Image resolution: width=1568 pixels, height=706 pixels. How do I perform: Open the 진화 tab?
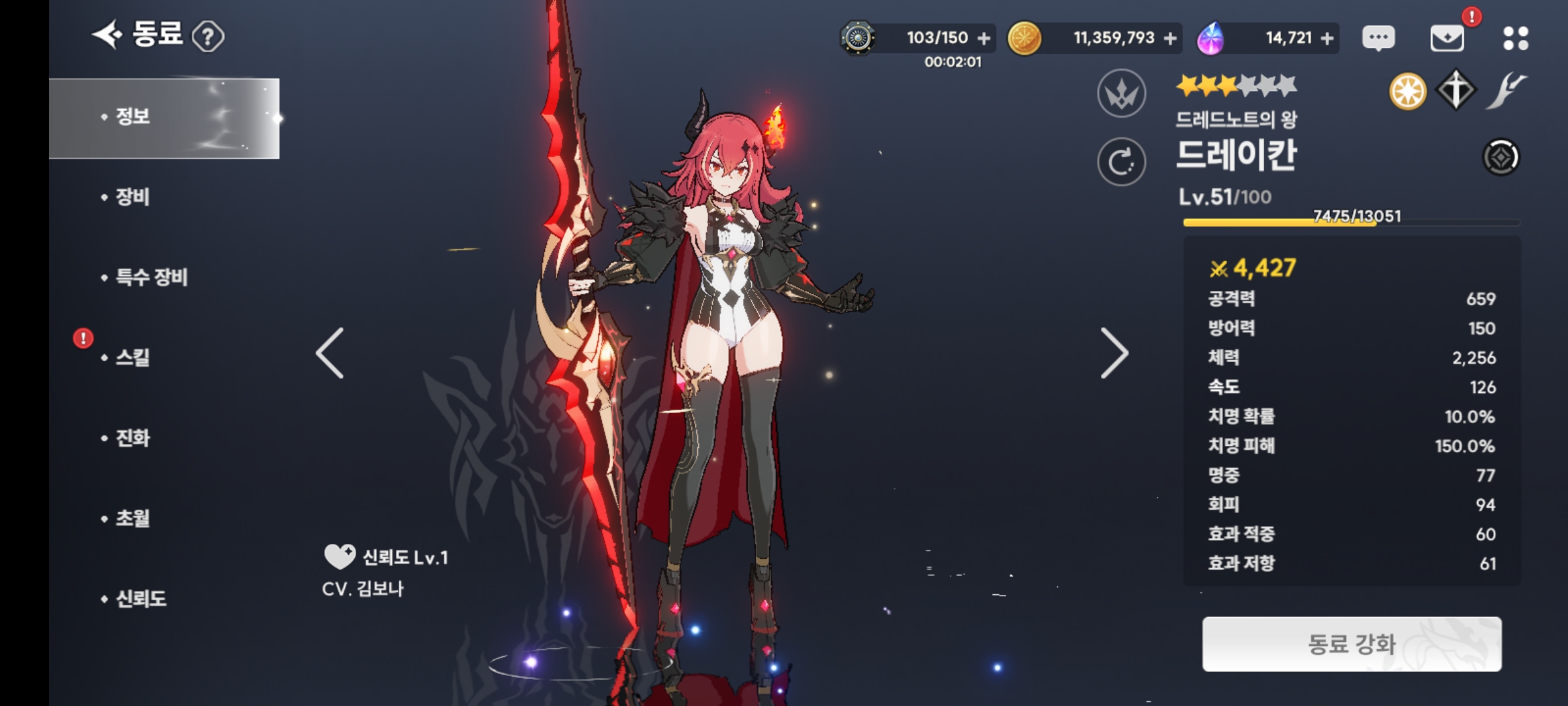click(133, 438)
